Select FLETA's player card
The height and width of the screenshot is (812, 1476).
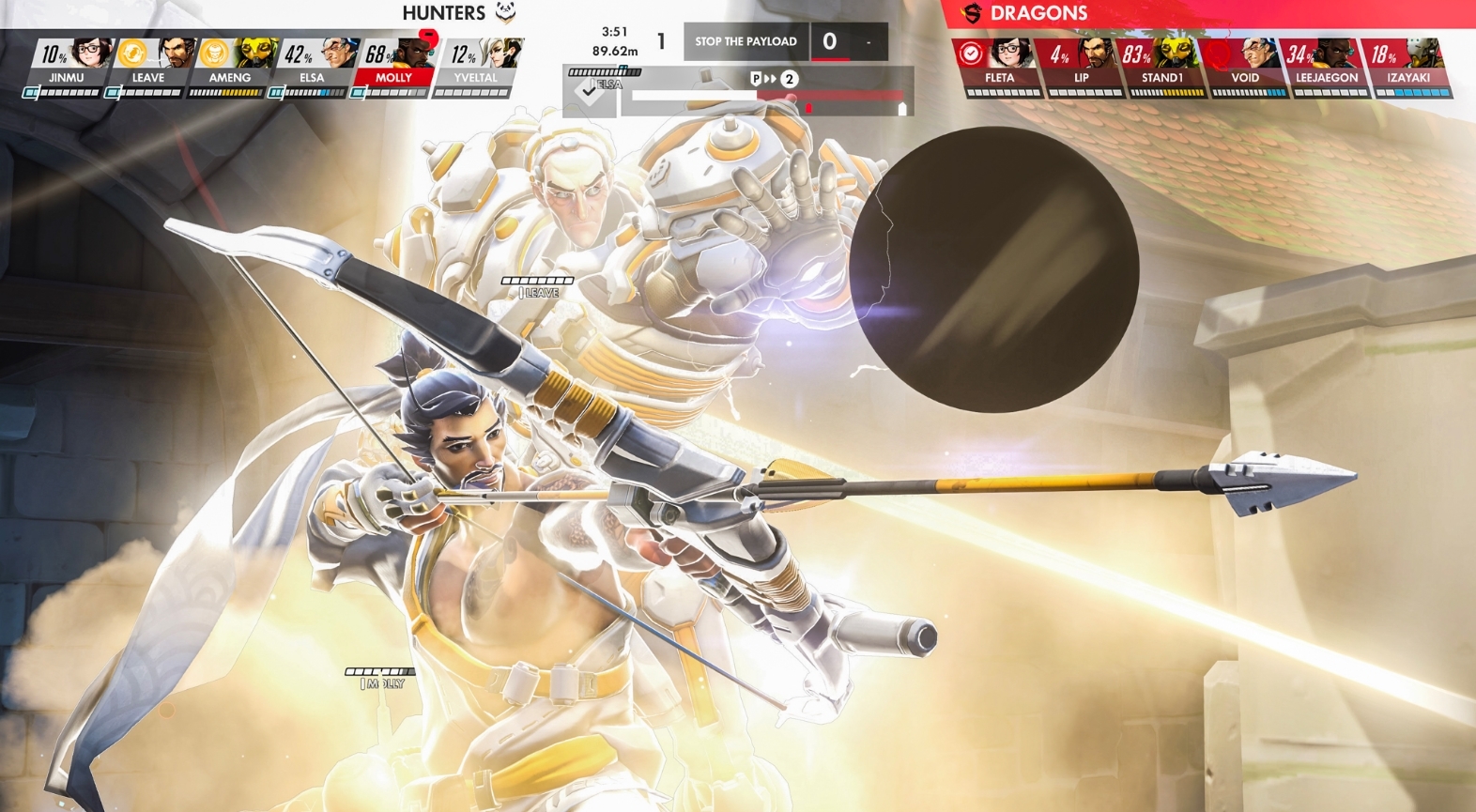1000,67
